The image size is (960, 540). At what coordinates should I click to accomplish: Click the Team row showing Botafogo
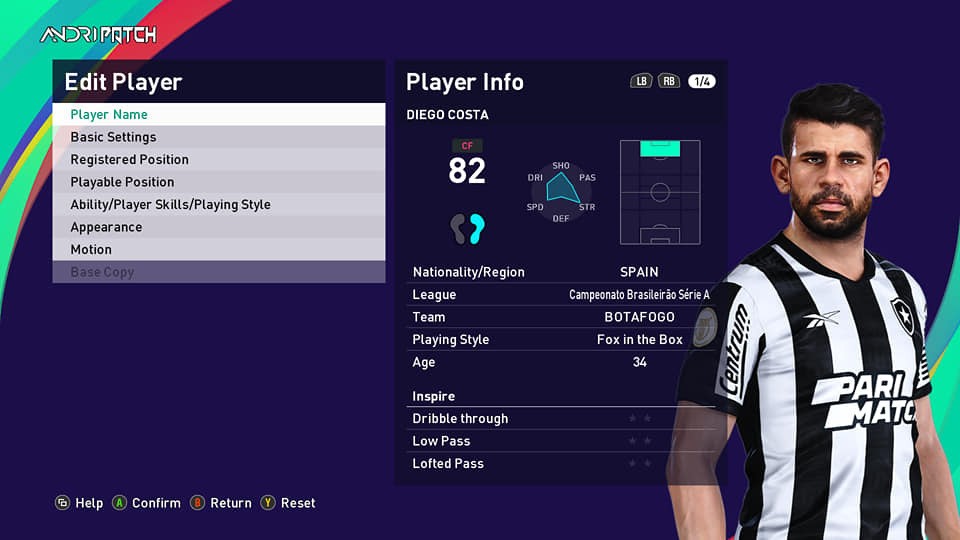[562, 317]
